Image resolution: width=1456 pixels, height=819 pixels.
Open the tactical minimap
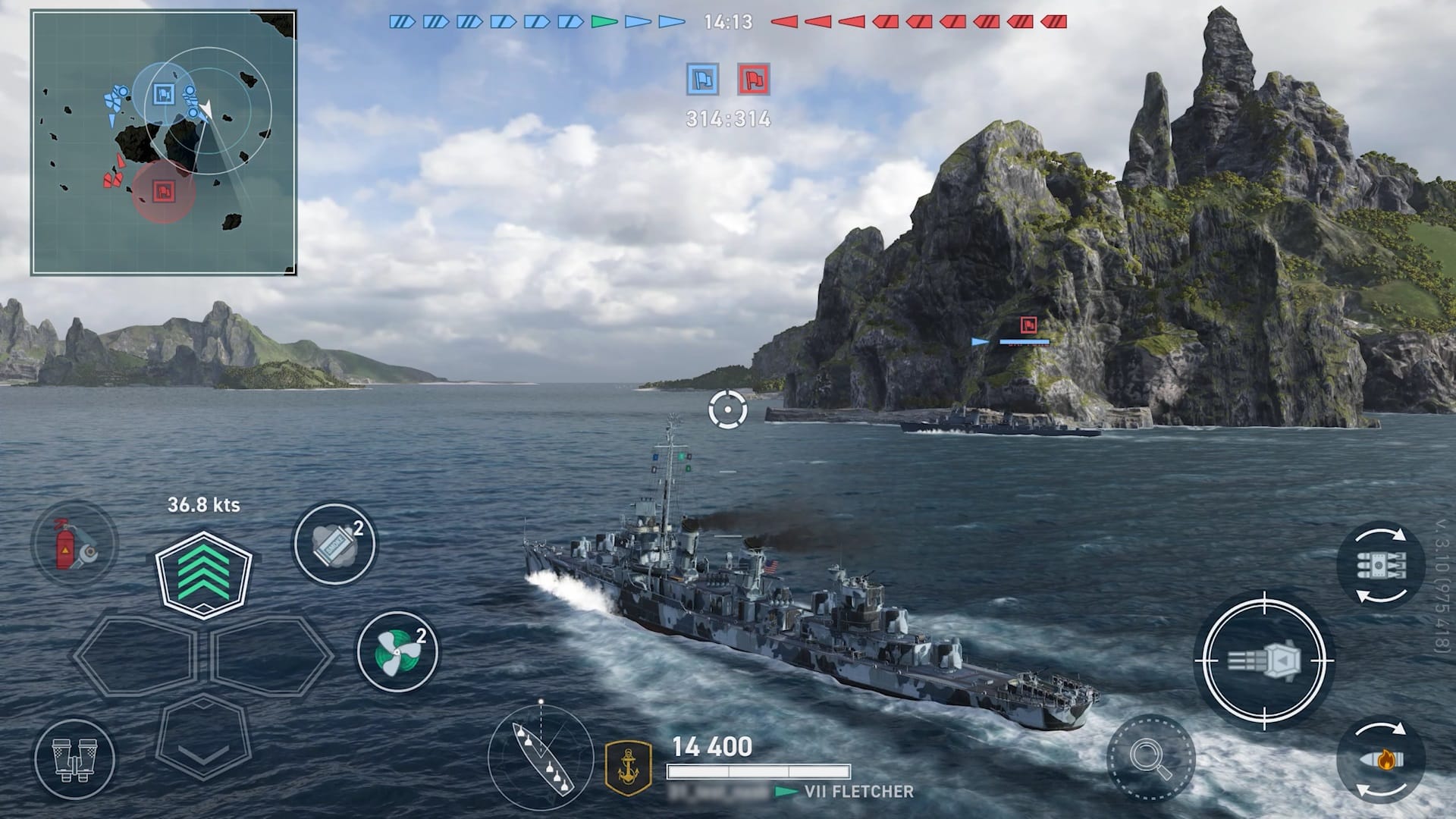[x=163, y=143]
